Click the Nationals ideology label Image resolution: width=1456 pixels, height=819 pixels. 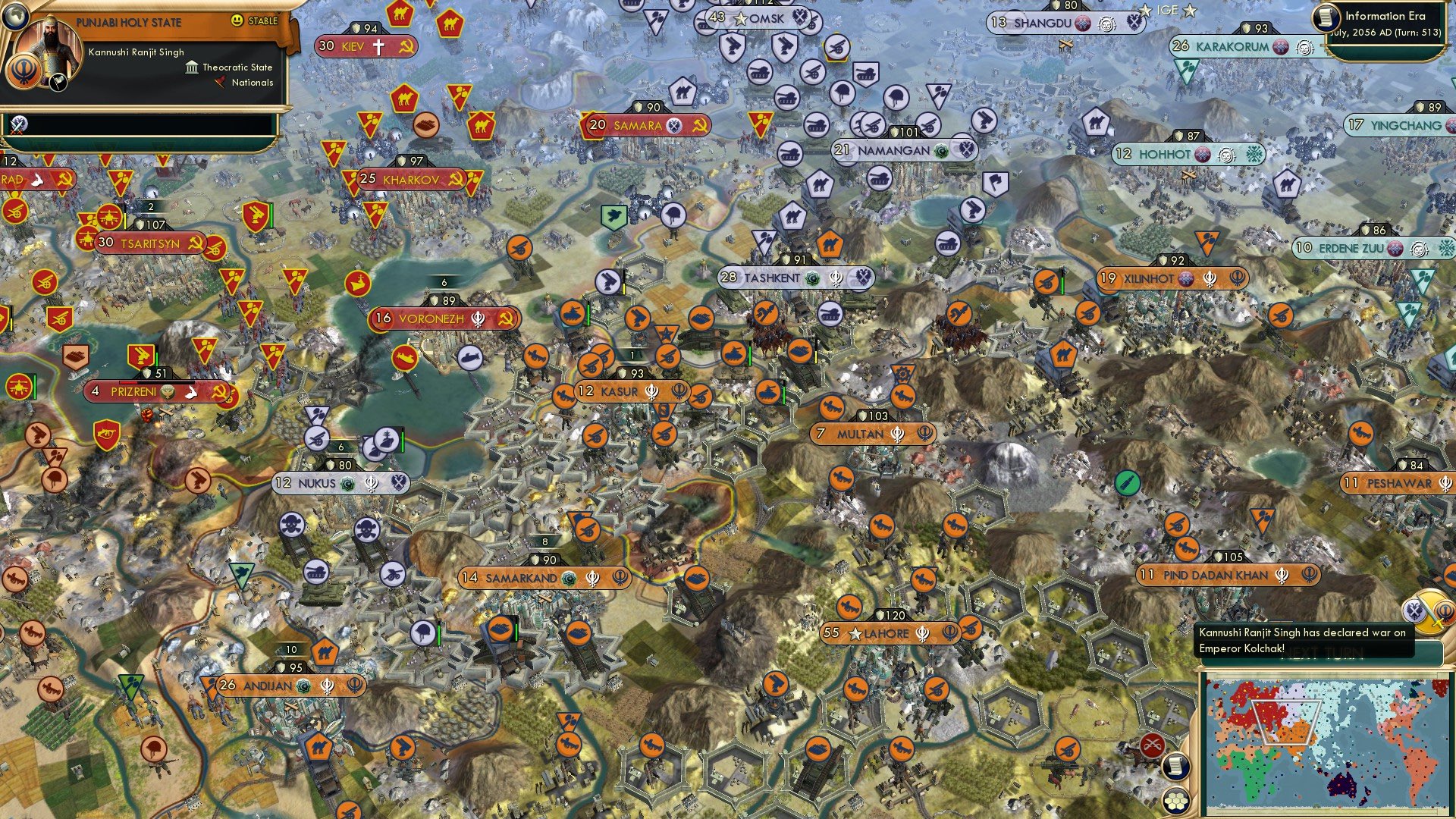(x=253, y=83)
